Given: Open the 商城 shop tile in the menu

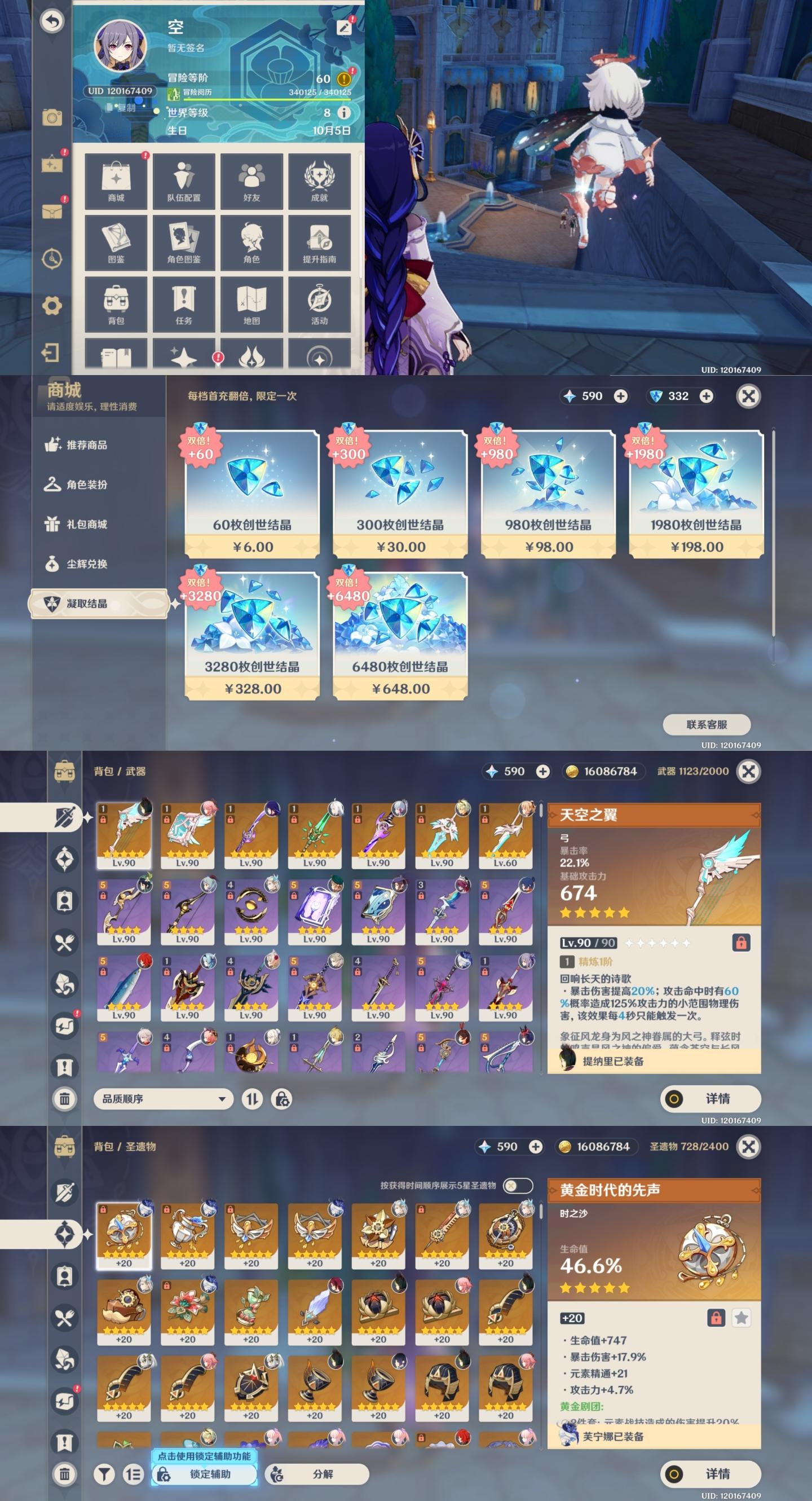Looking at the screenshot, I should 116,181.
